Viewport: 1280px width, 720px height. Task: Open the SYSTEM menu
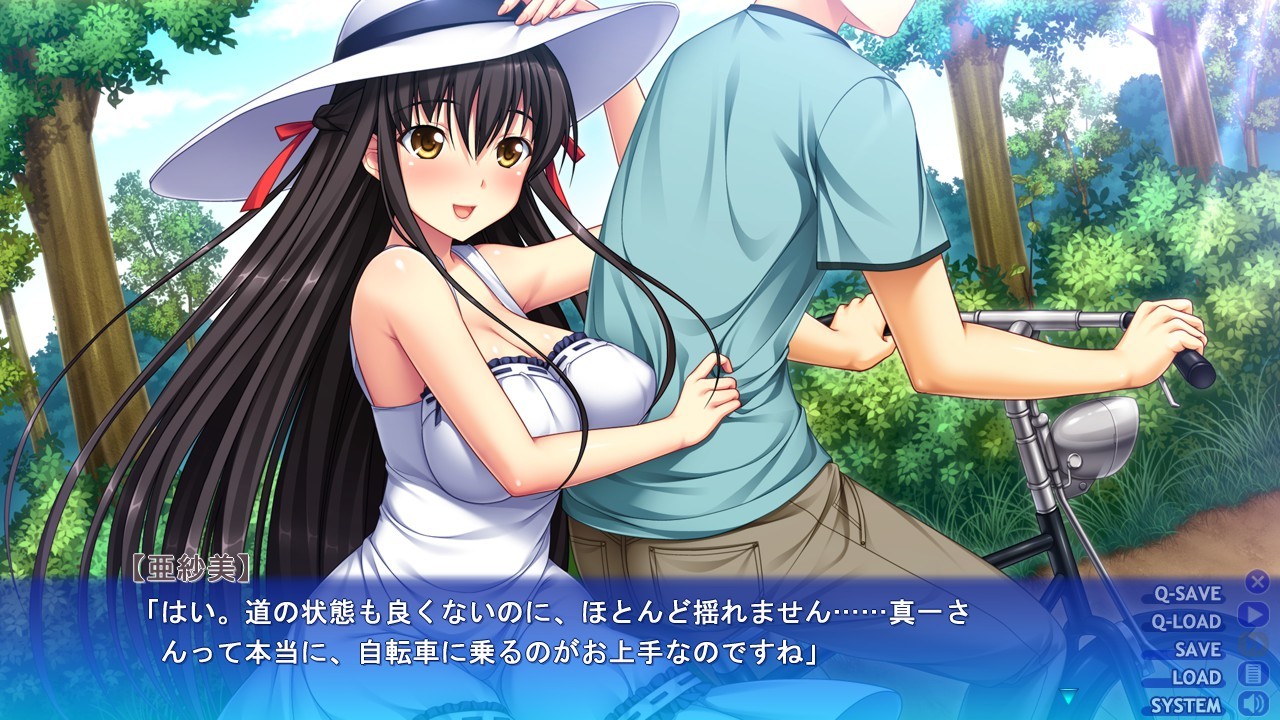(x=1185, y=704)
